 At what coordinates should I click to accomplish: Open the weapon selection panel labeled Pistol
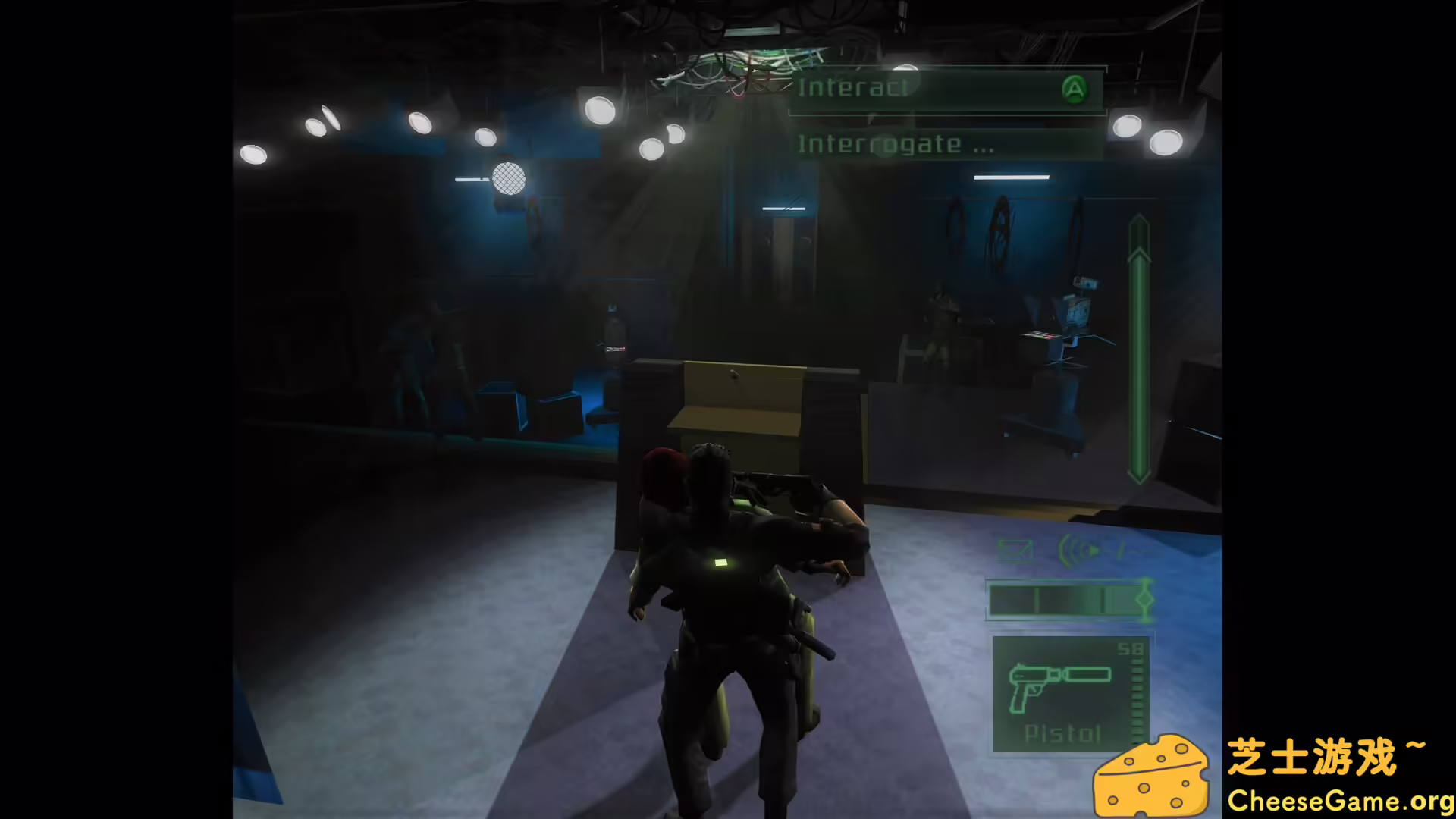[1062, 732]
